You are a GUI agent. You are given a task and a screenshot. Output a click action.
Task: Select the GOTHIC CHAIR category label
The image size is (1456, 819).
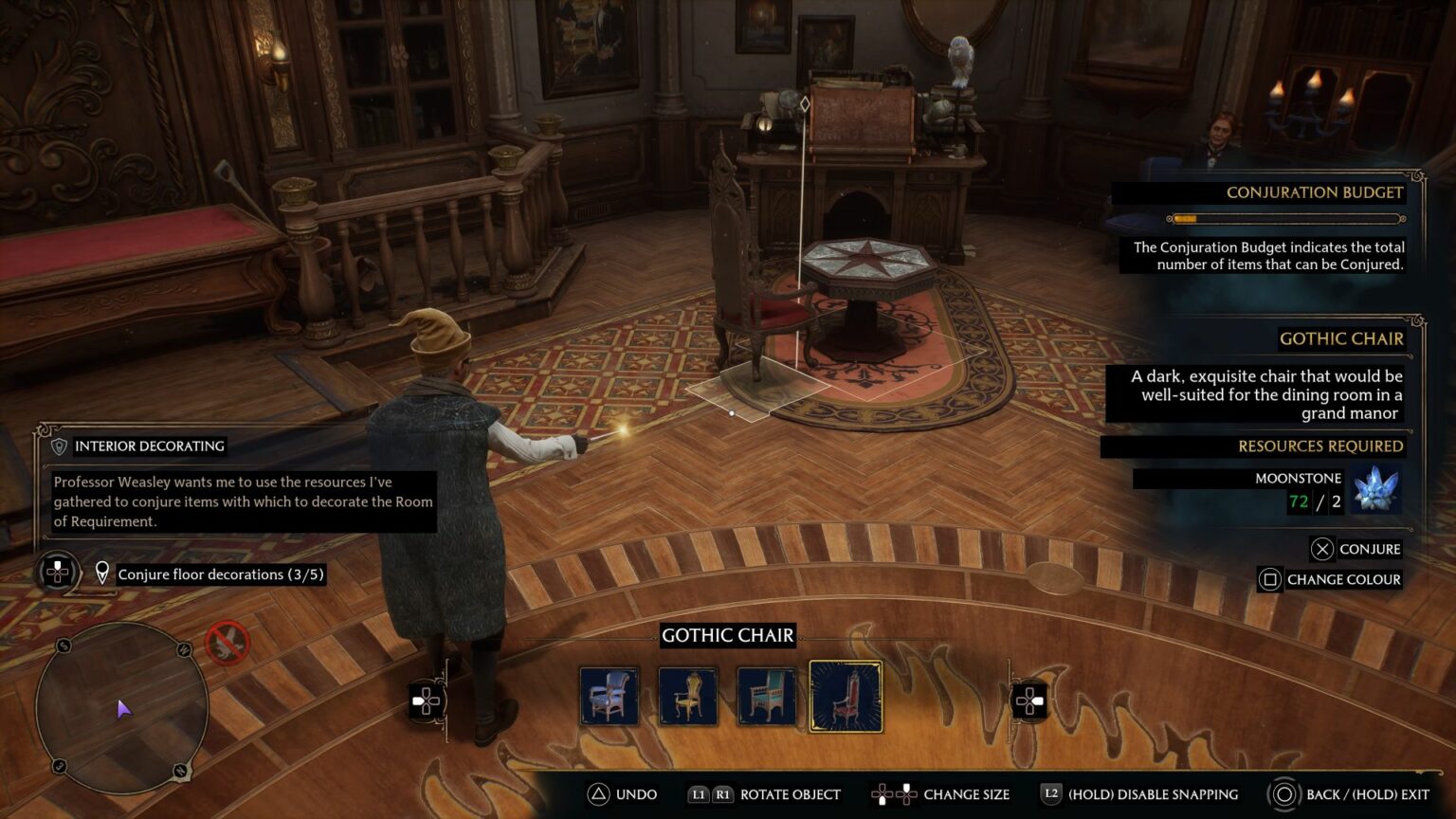tap(728, 635)
